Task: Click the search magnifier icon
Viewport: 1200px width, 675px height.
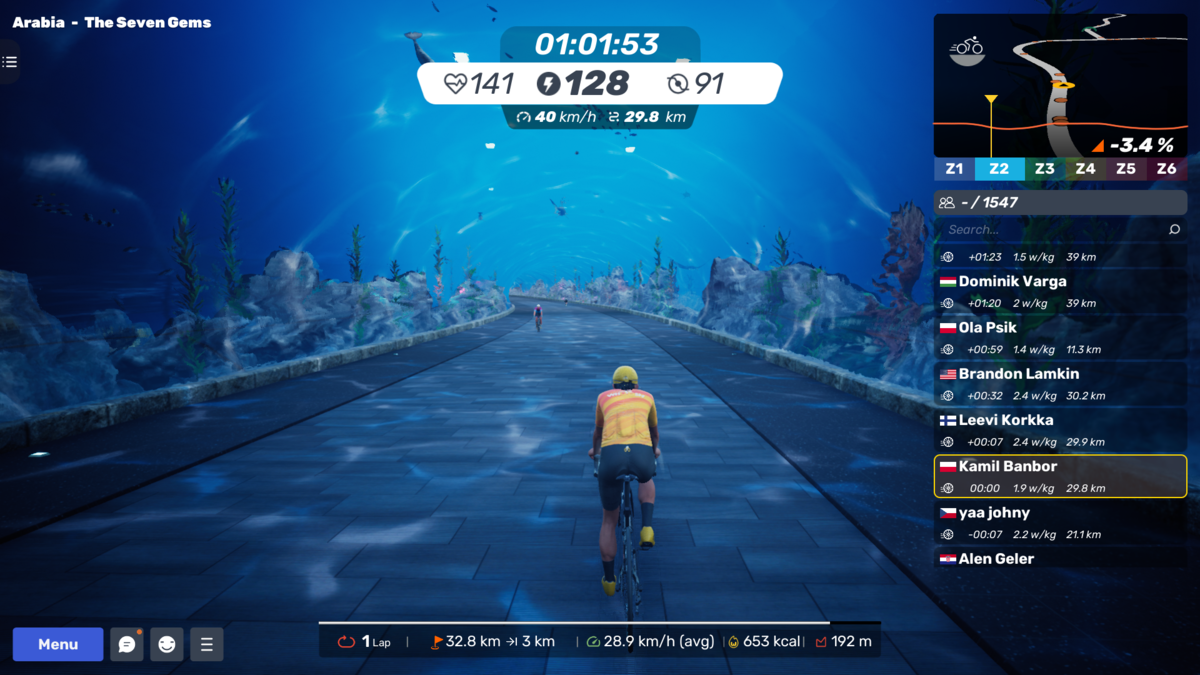Action: click(1174, 229)
